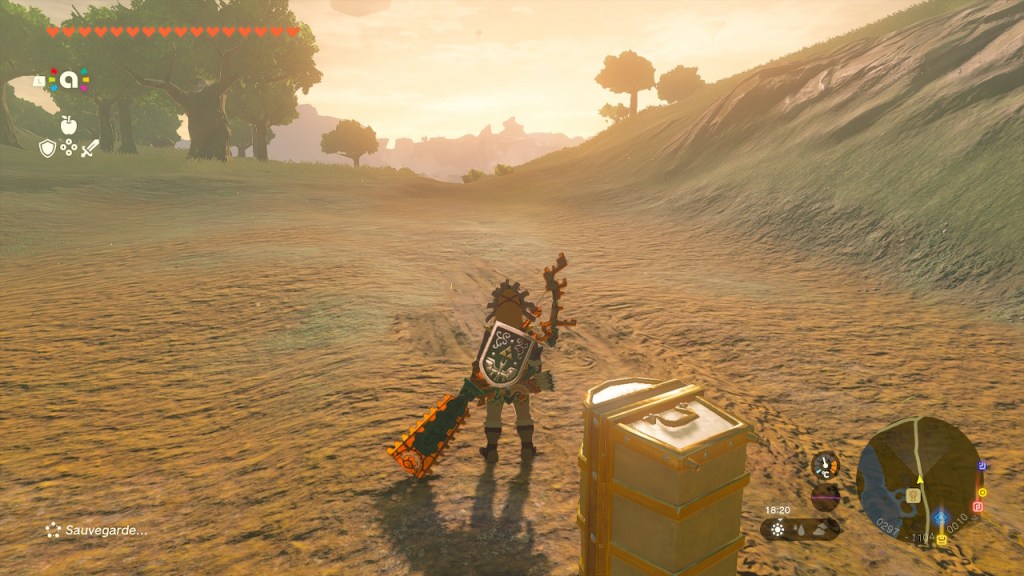Screen dimensions: 1024x576
Task: Open the circular minimap
Action: pos(918,480)
